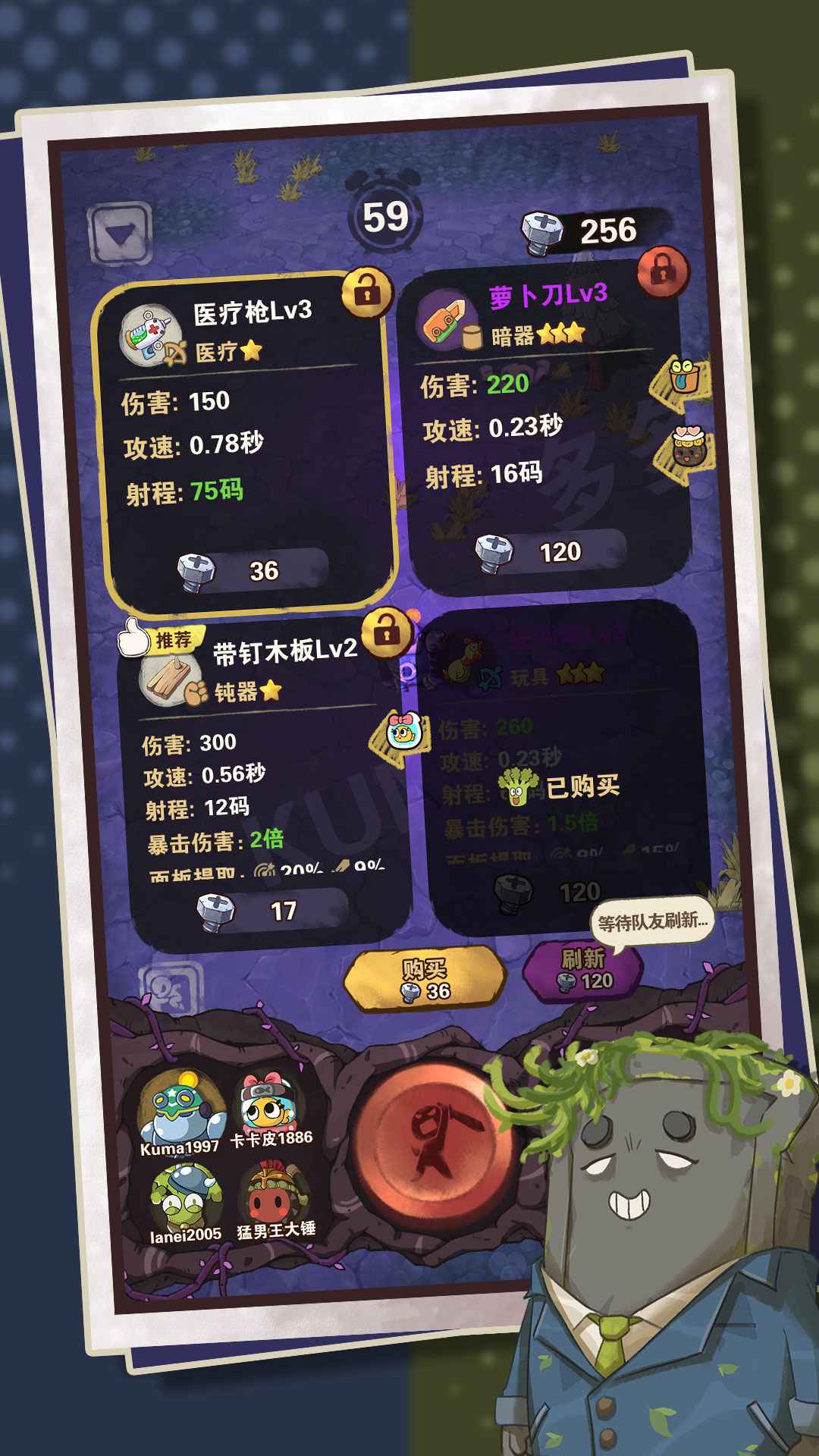819x1456 pixels.
Task: Collapse the shop with the down-arrow button
Action: (120, 233)
